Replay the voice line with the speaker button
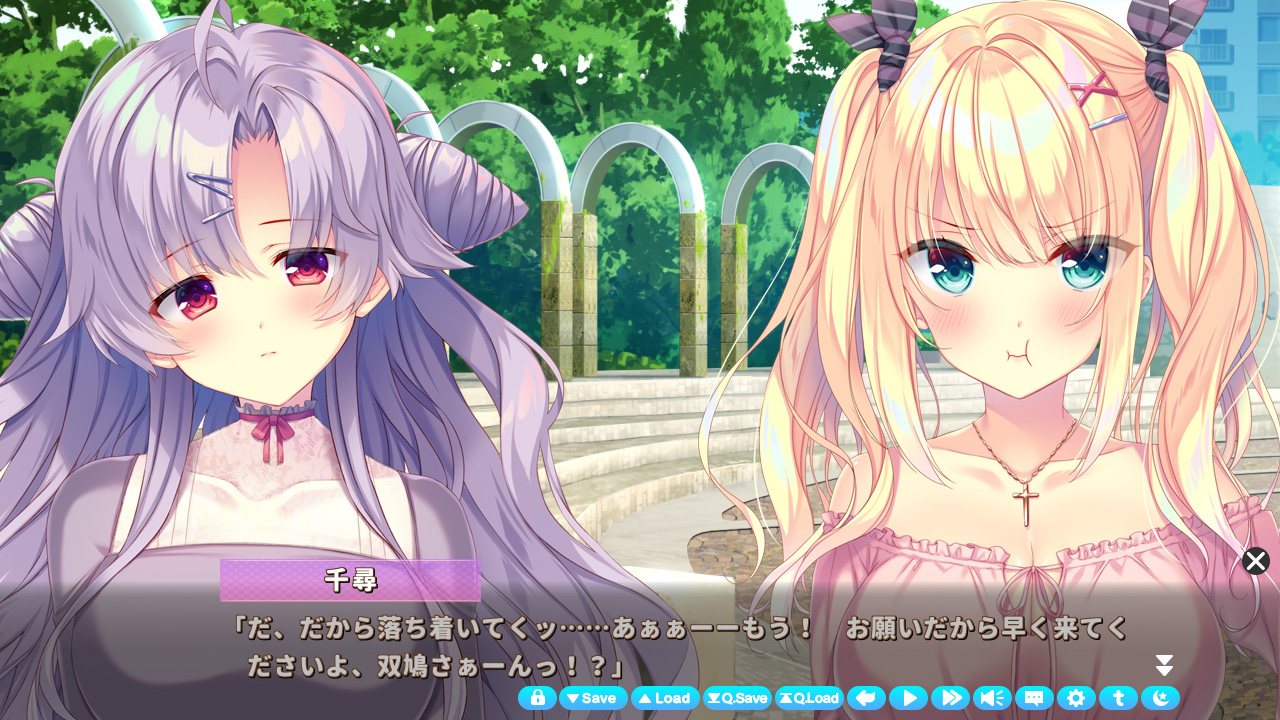This screenshot has width=1280, height=720. point(992,698)
